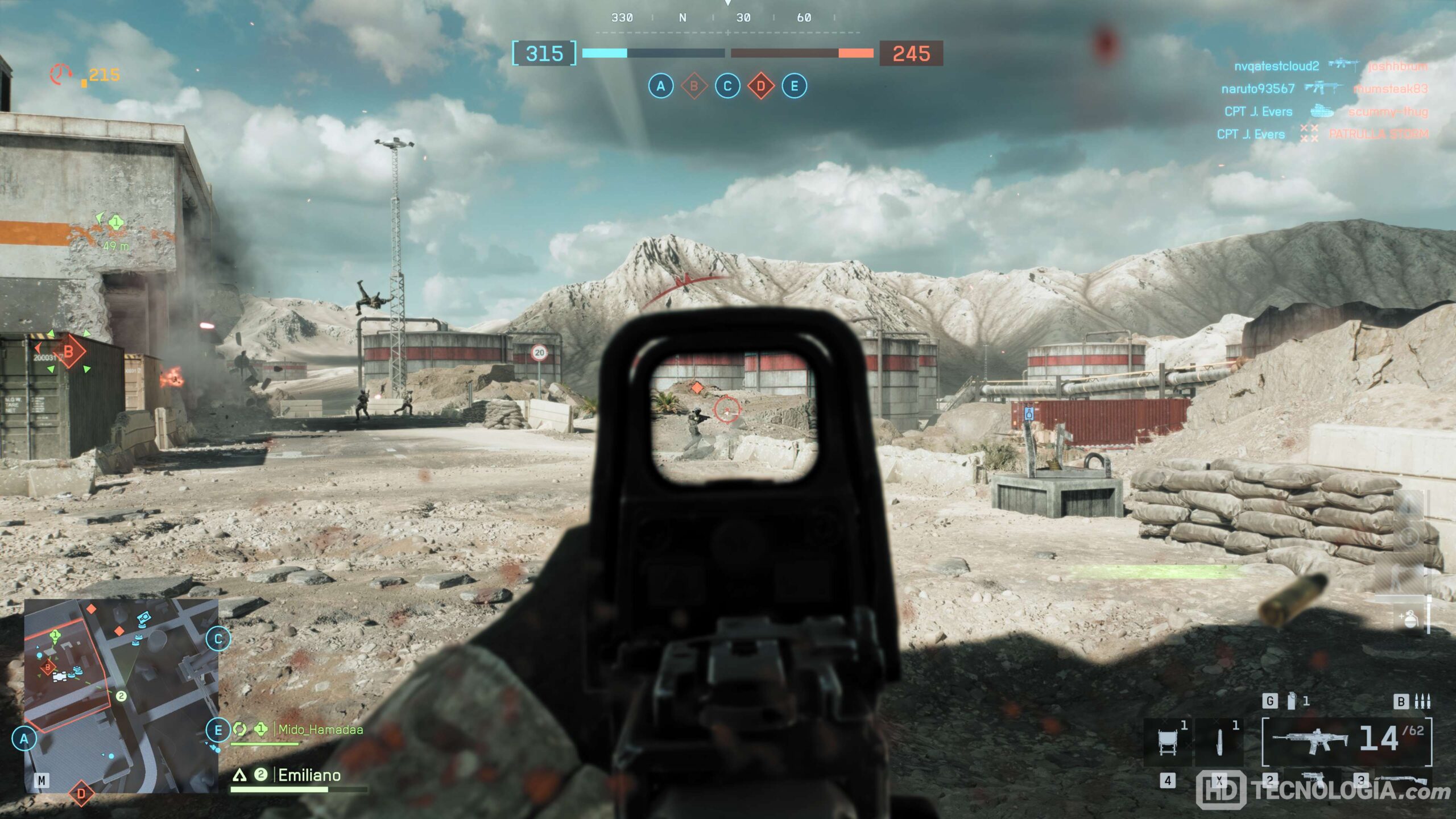1456x819 pixels.
Task: Select objective E in the top objective row
Action: (x=795, y=86)
